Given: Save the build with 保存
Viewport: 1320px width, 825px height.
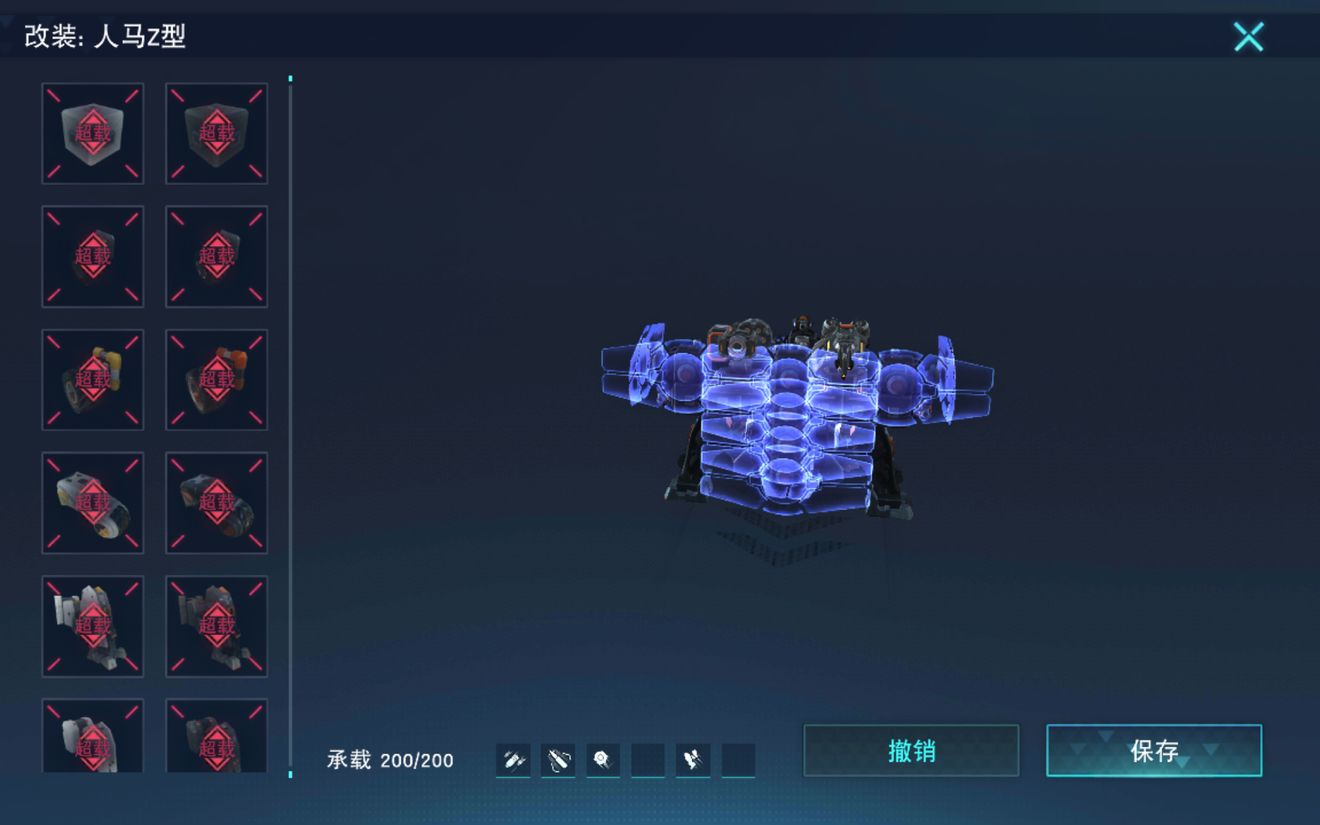Looking at the screenshot, I should pos(1154,751).
